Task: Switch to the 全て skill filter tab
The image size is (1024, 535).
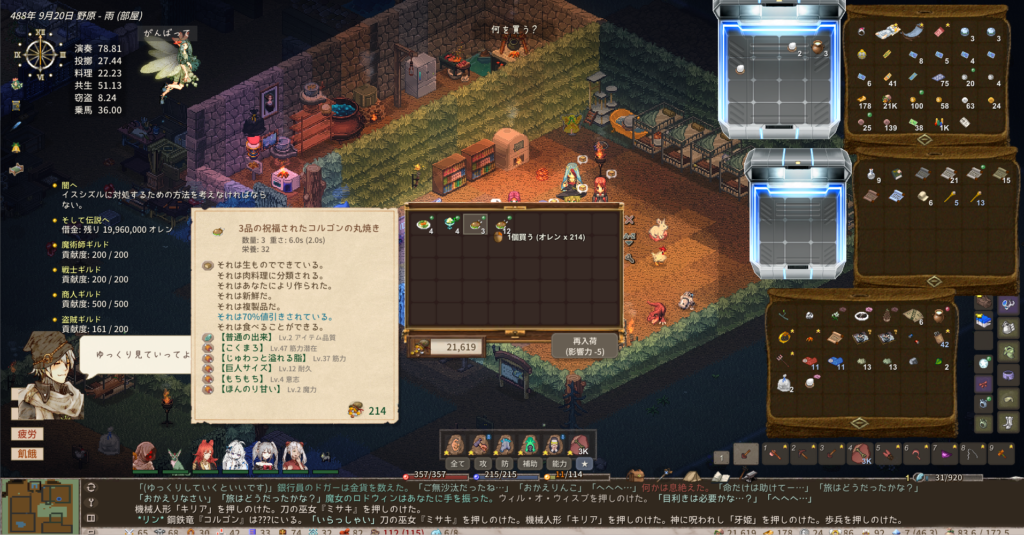Action: 456,464
